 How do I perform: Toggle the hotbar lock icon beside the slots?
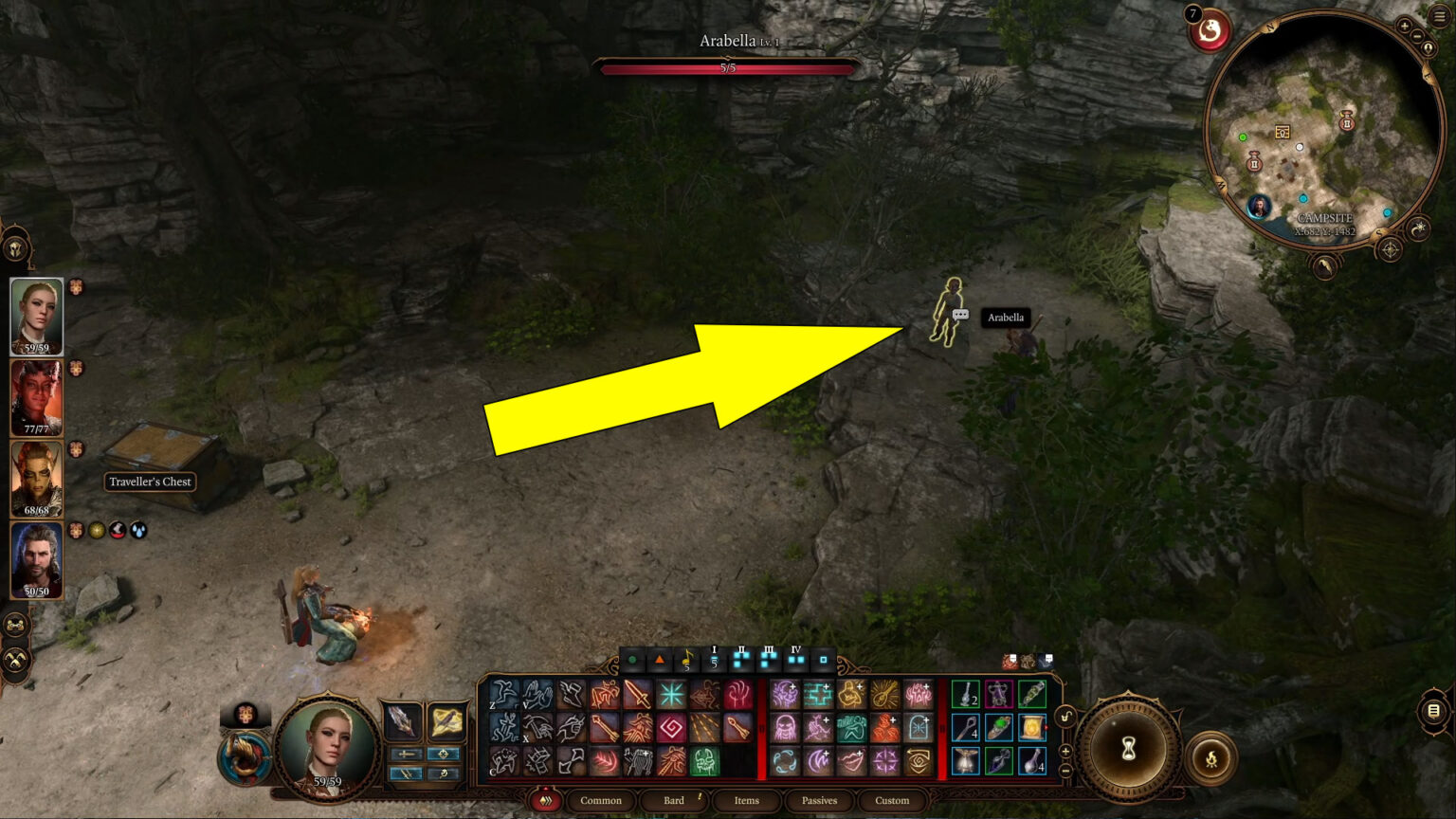click(1066, 716)
